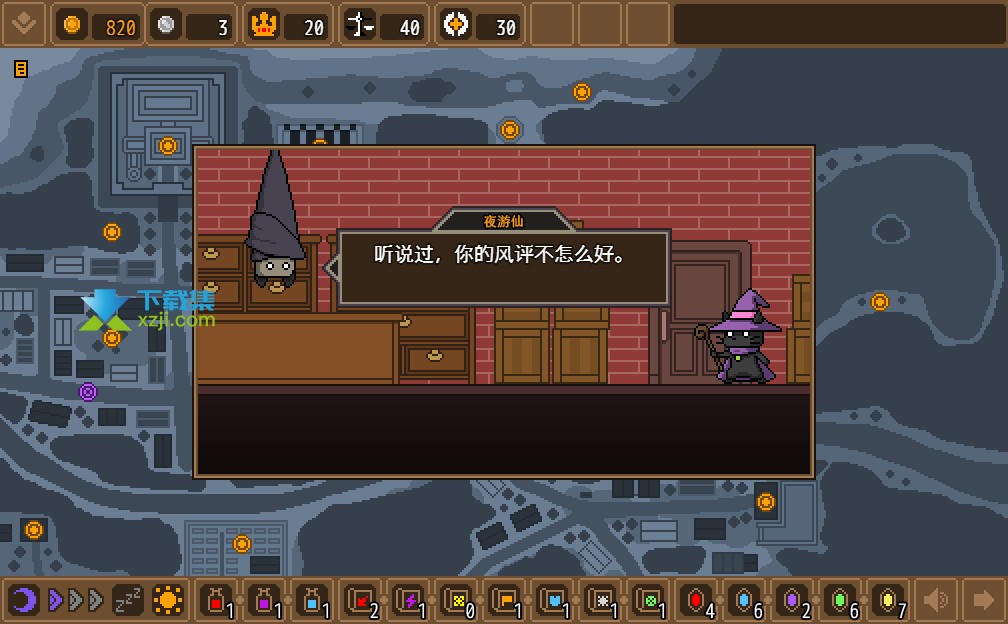The height and width of the screenshot is (624, 1008).
Task: Use the purple lightning scroll
Action: coord(409,600)
